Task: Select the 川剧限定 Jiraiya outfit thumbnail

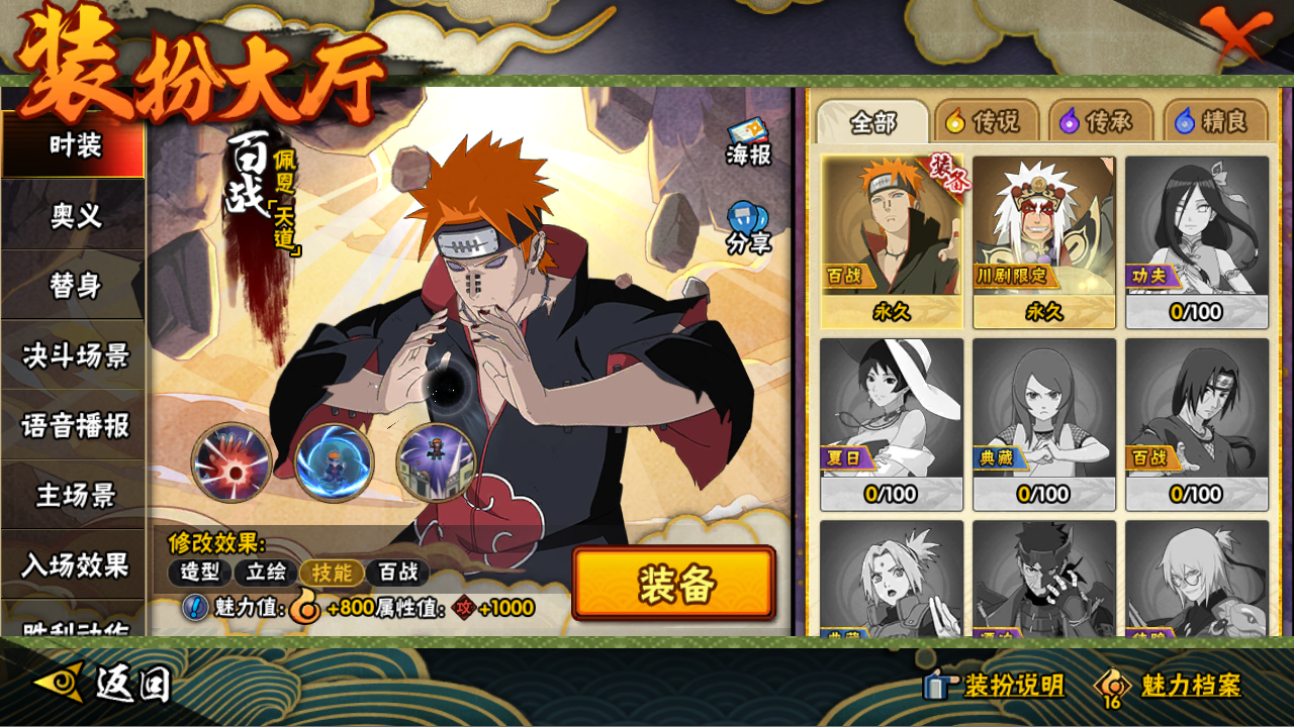Action: [1044, 241]
